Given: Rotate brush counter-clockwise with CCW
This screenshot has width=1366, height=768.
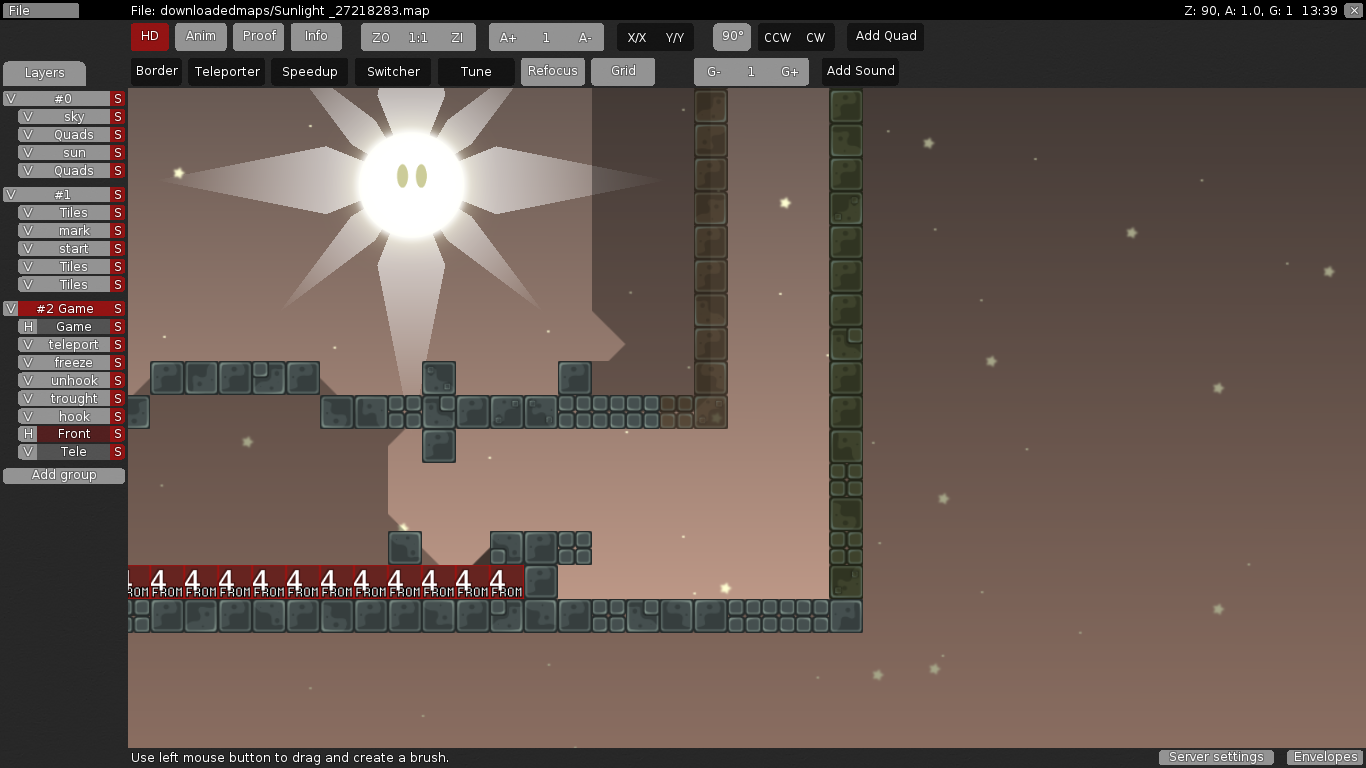Looking at the screenshot, I should [x=775, y=36].
